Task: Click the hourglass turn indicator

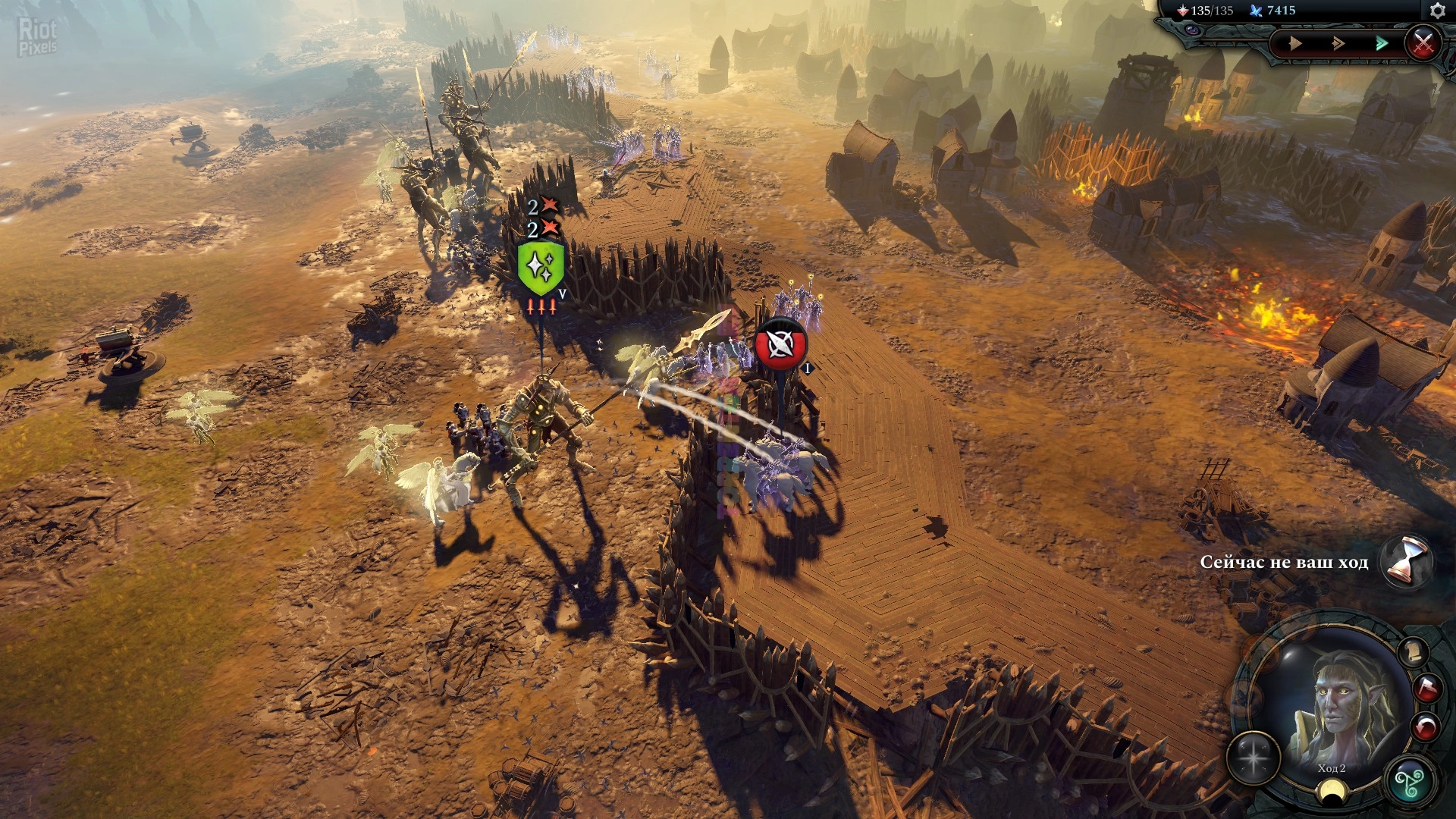Action: [x=1405, y=562]
